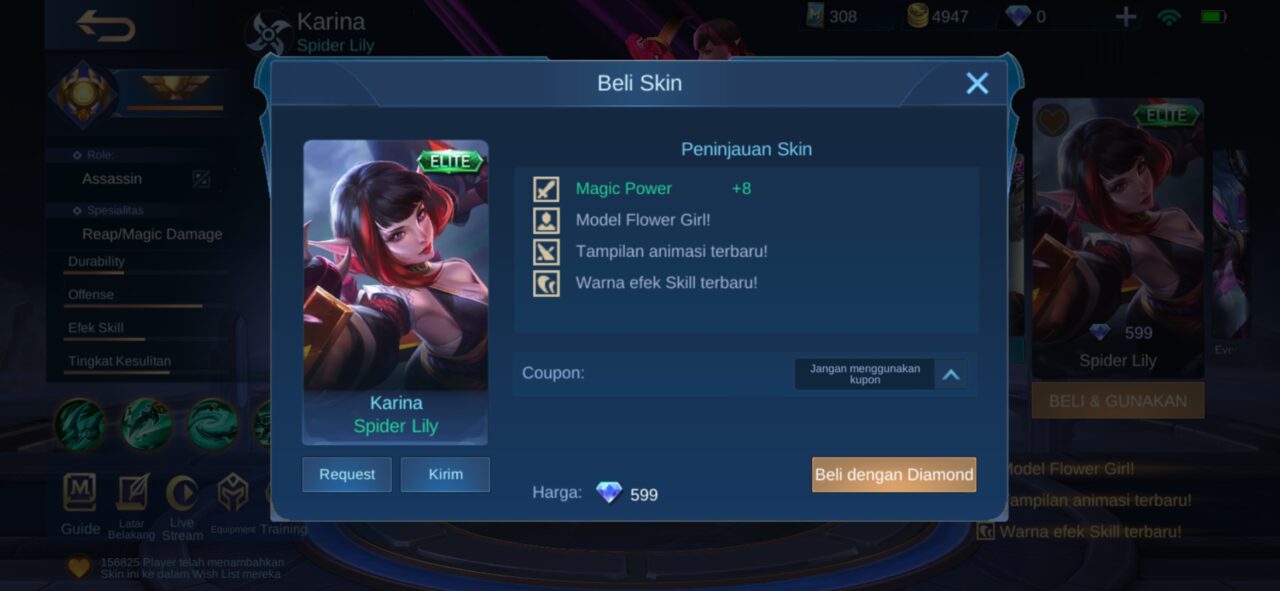This screenshot has width=1280, height=591.
Task: Tap the Request button
Action: (347, 474)
